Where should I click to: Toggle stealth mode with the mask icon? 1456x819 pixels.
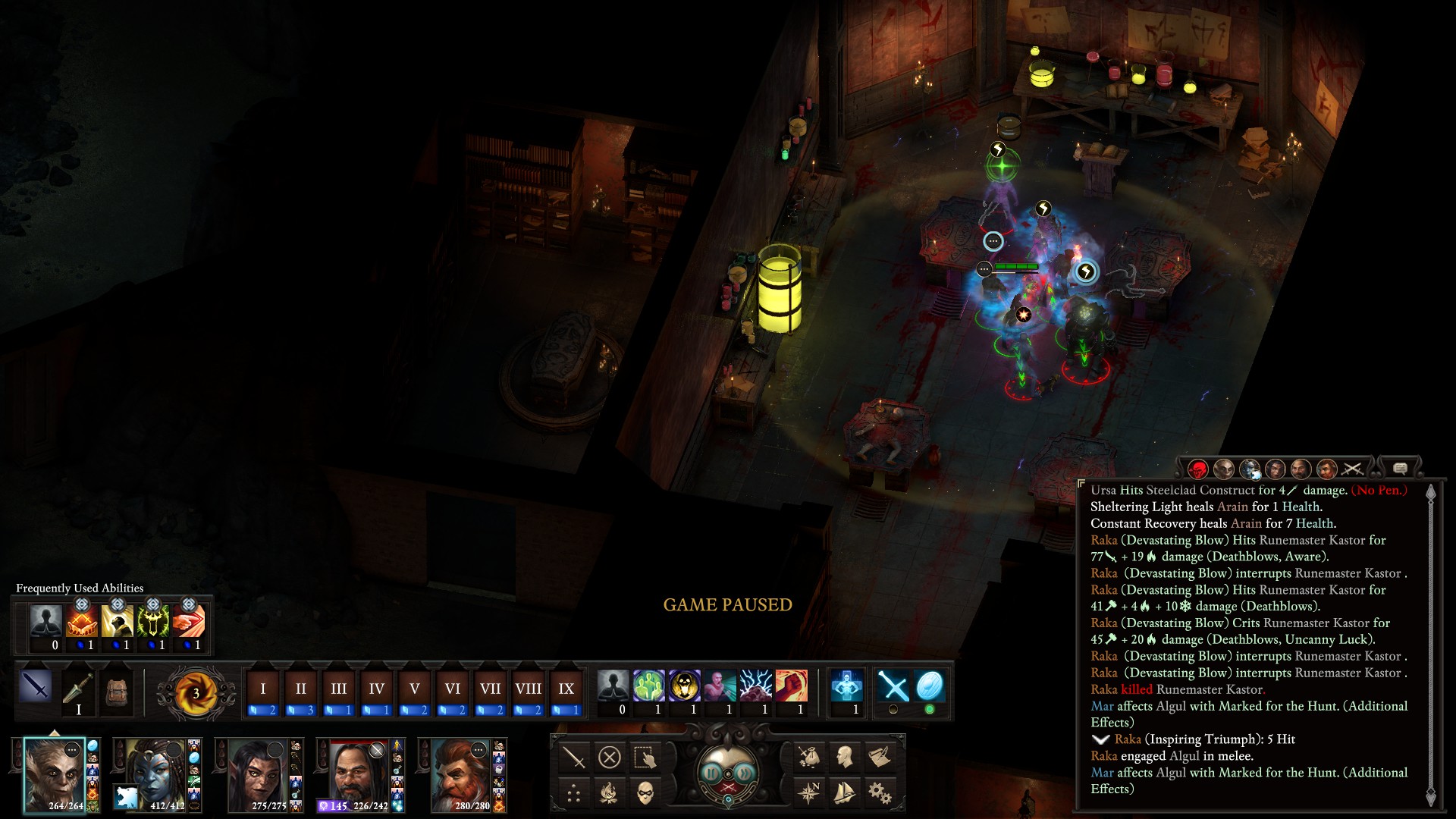click(x=645, y=793)
